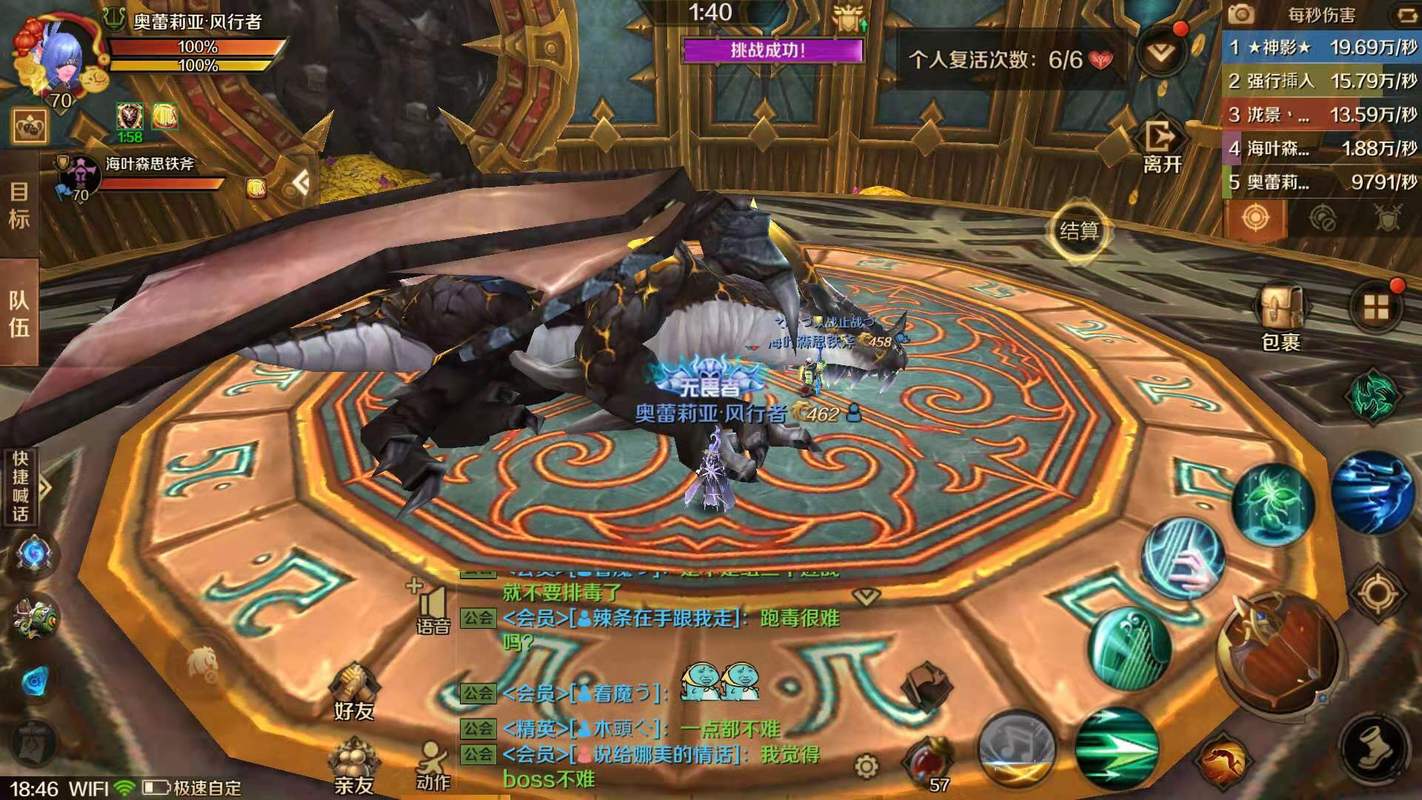Open the 亲友 close friends panel
This screenshot has width=1422, height=800.
(353, 765)
